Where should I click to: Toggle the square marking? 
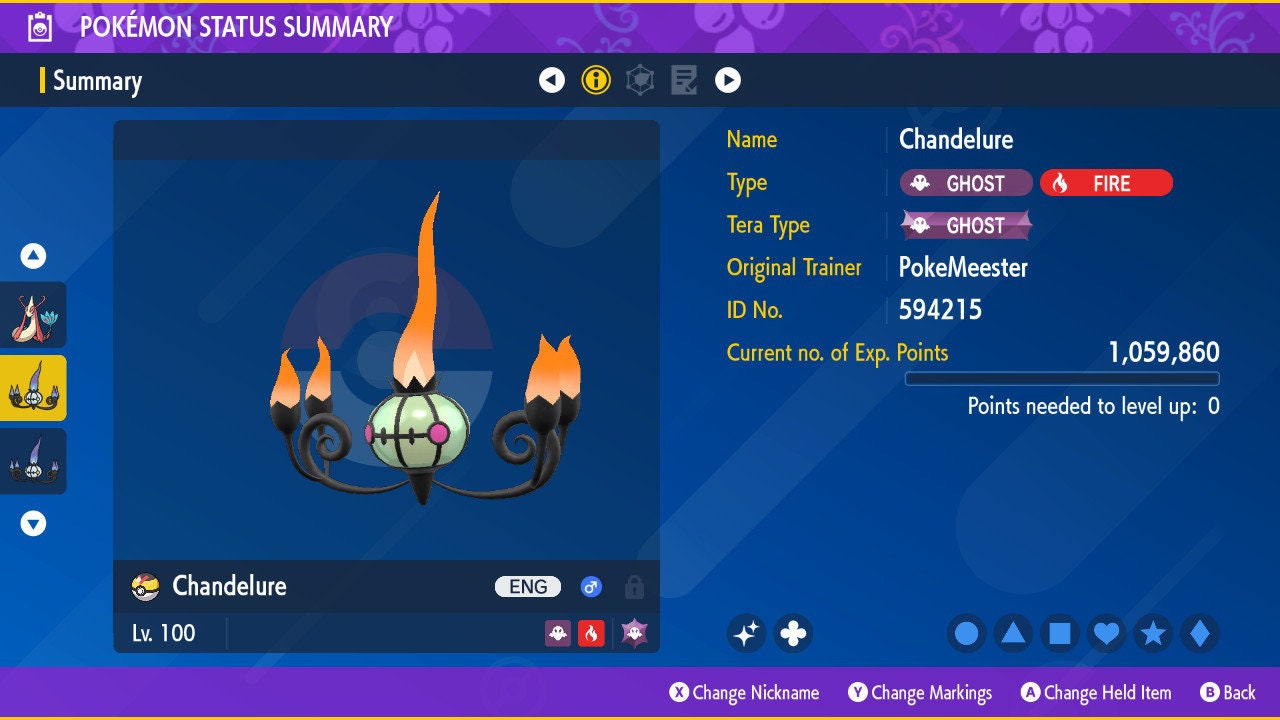pos(1060,633)
